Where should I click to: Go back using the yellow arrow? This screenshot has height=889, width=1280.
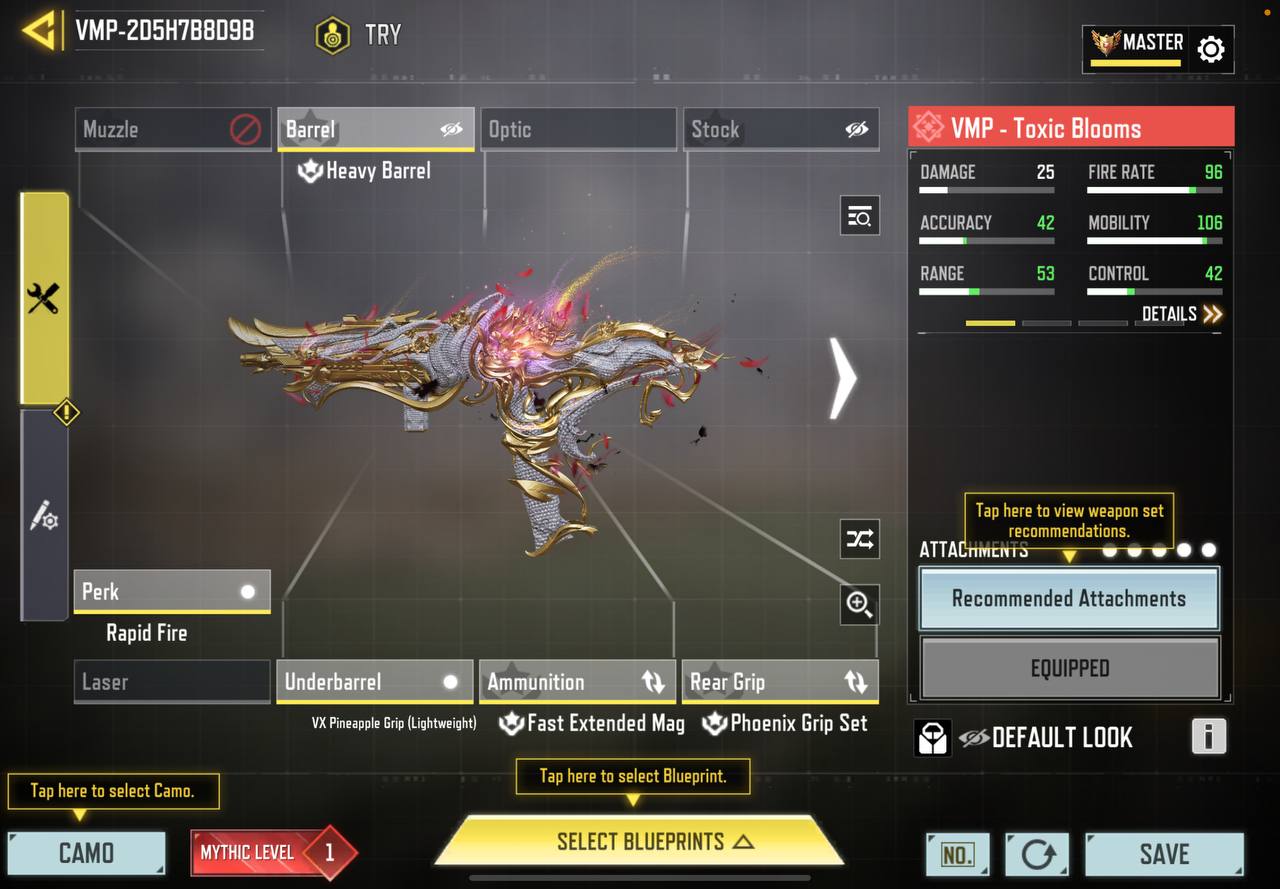click(x=40, y=31)
